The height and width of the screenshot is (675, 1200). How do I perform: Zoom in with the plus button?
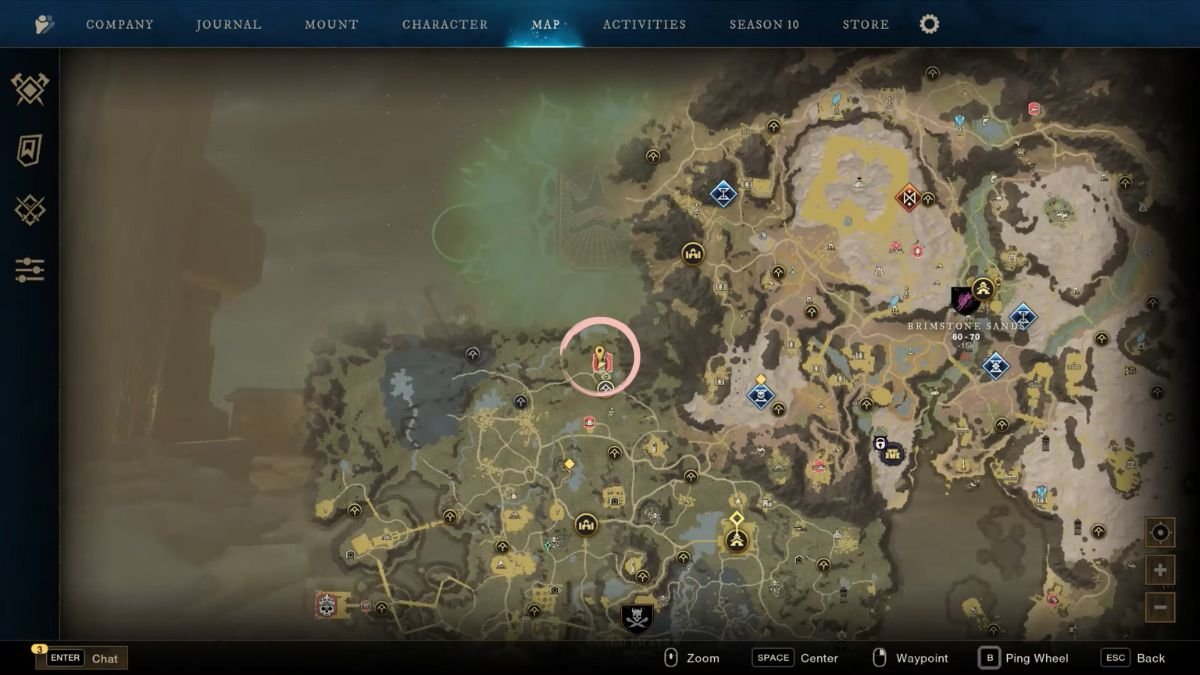click(x=1160, y=570)
